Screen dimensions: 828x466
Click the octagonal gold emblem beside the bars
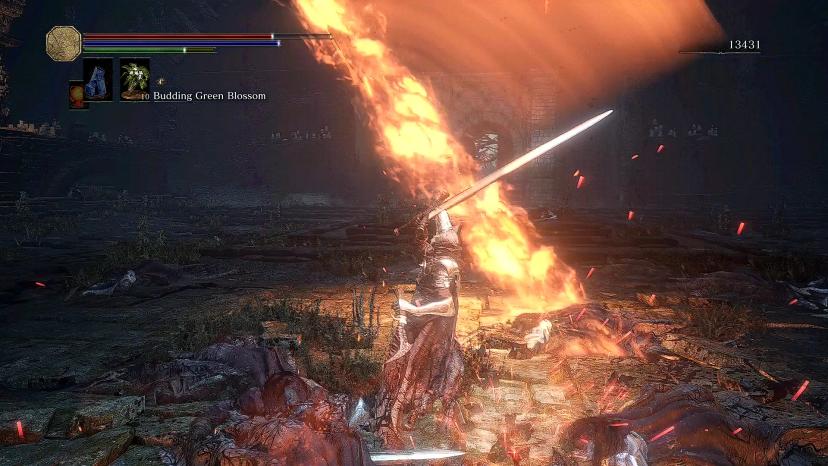(63, 42)
